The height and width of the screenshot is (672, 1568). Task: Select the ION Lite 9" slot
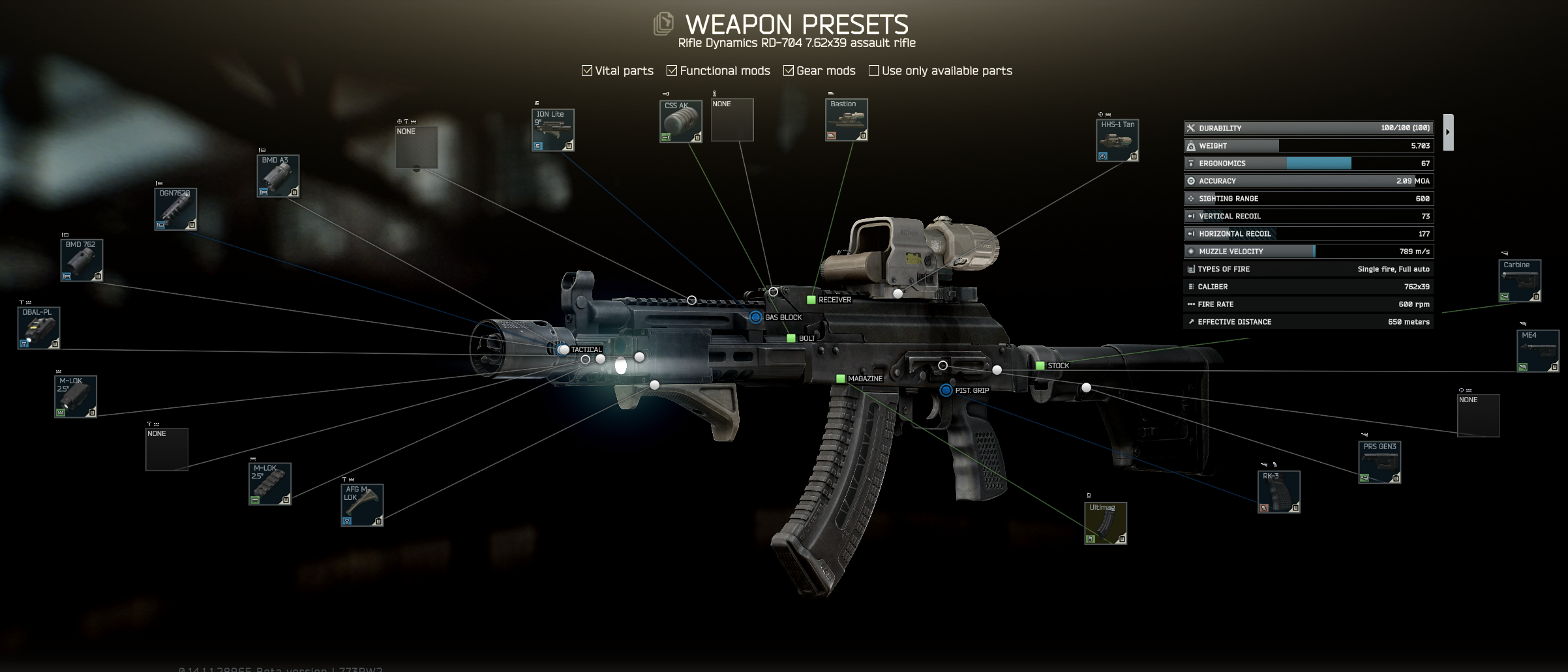tap(552, 130)
